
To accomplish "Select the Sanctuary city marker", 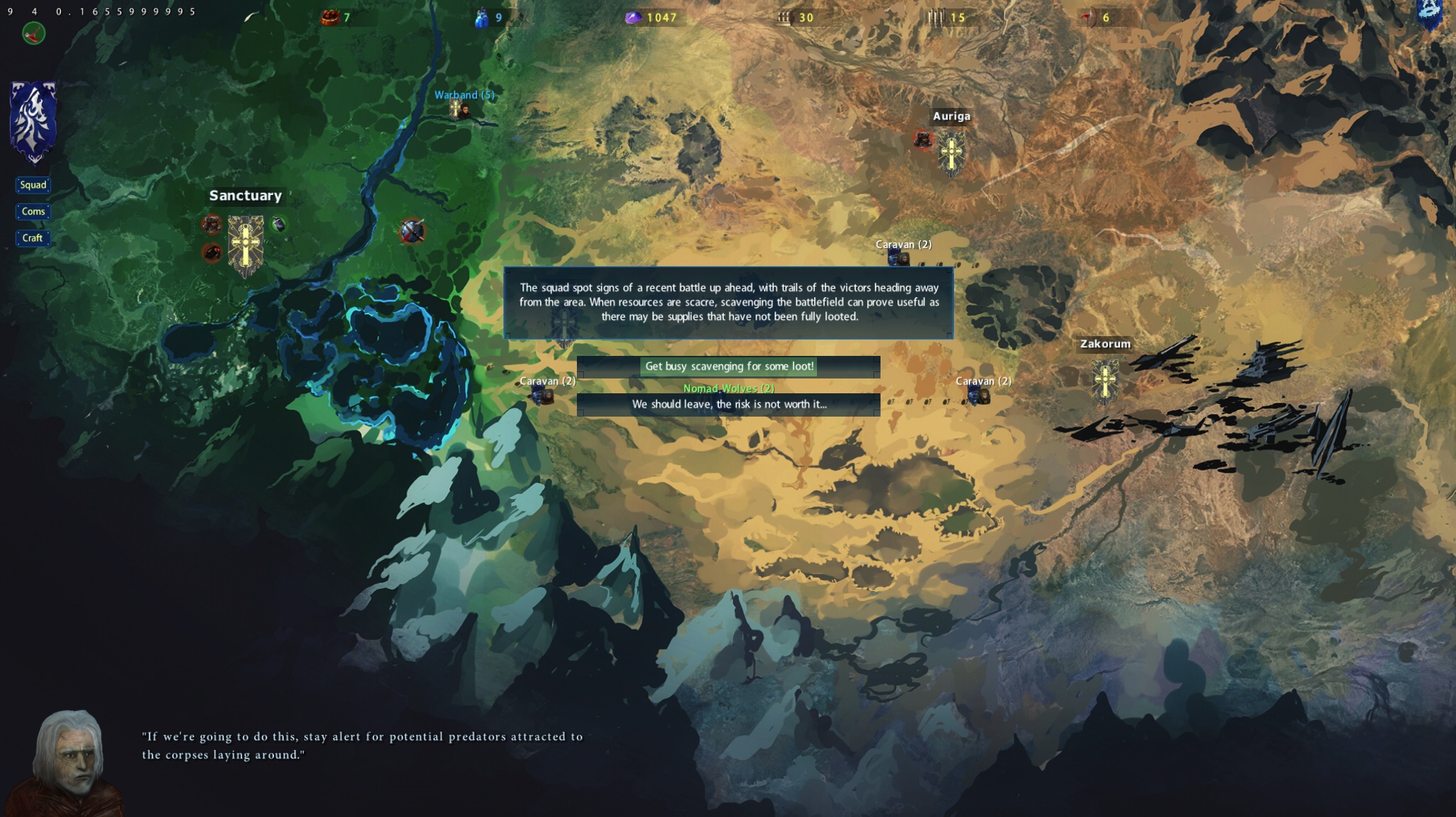I will pyautogui.click(x=246, y=244).
